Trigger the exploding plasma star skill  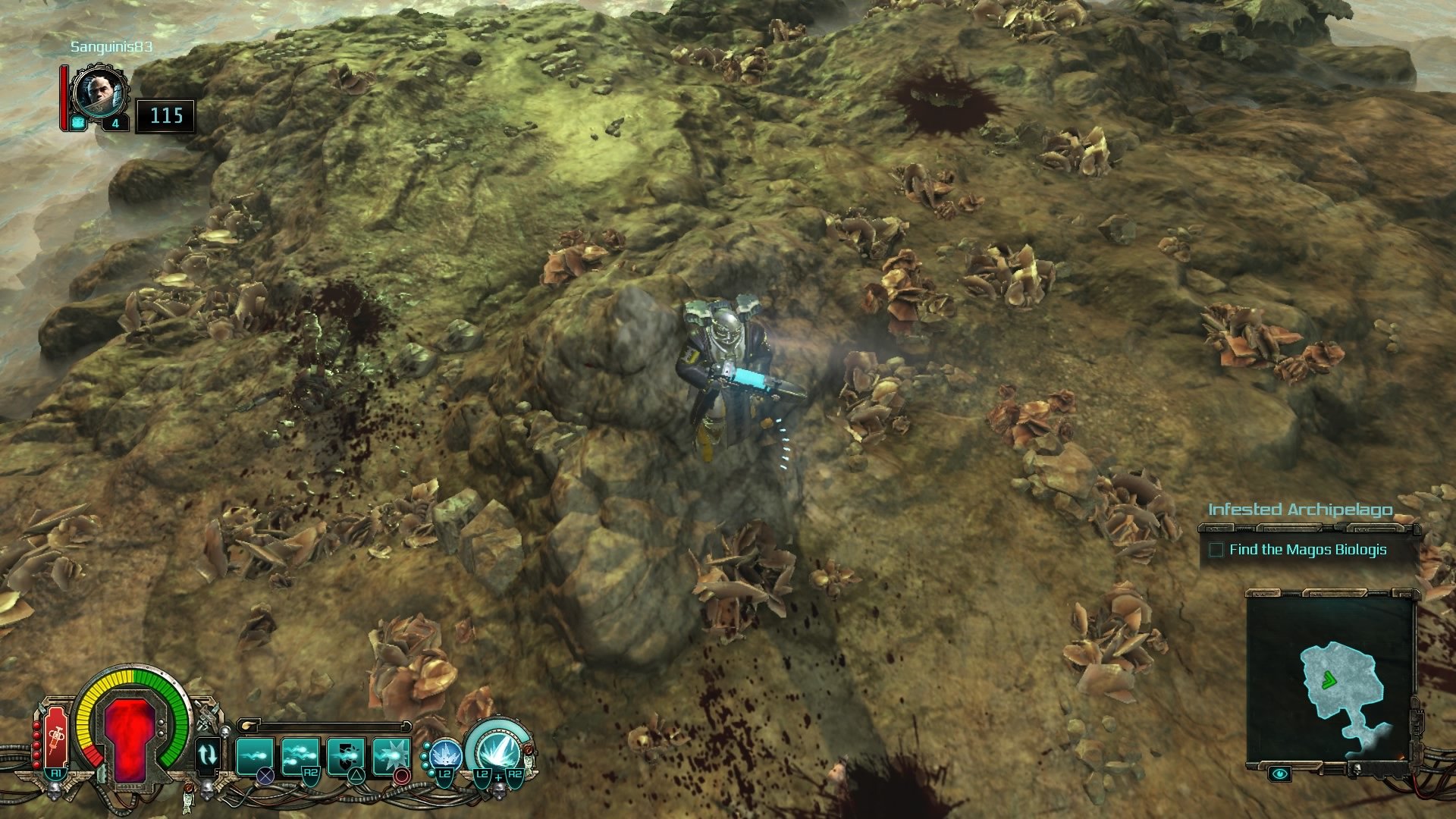(x=391, y=755)
